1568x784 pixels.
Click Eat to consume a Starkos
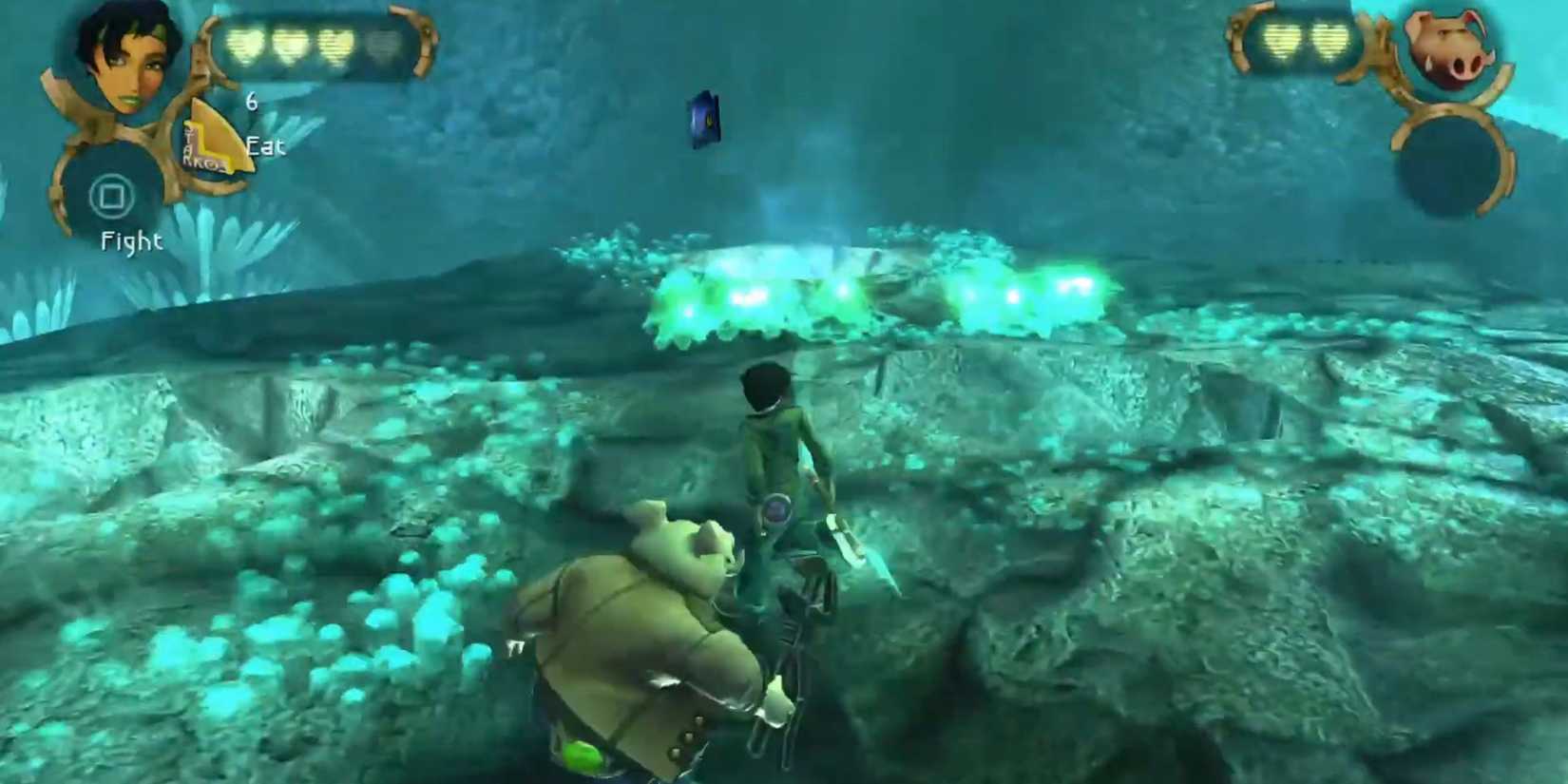point(266,147)
